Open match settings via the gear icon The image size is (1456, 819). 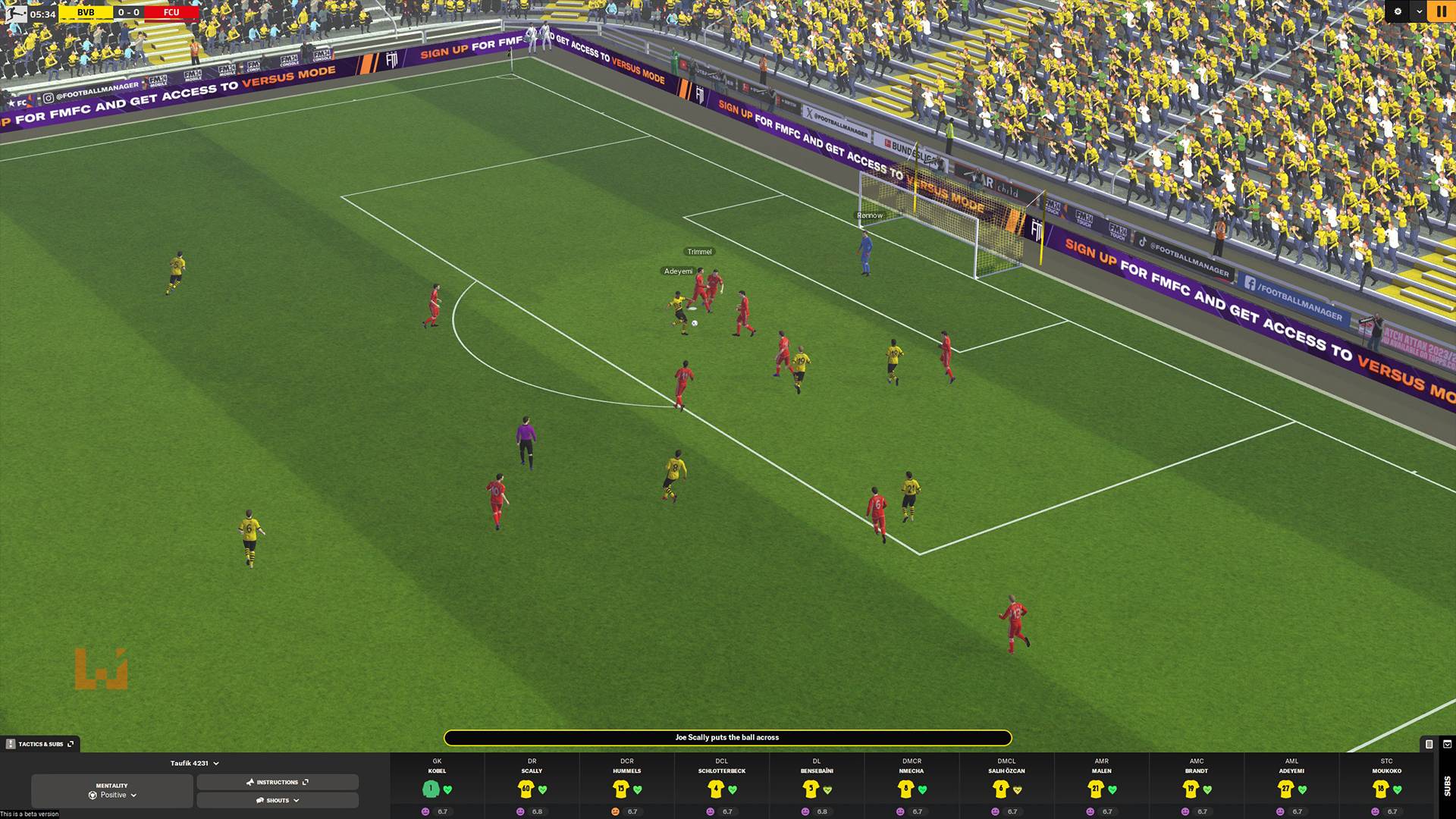tap(1398, 11)
